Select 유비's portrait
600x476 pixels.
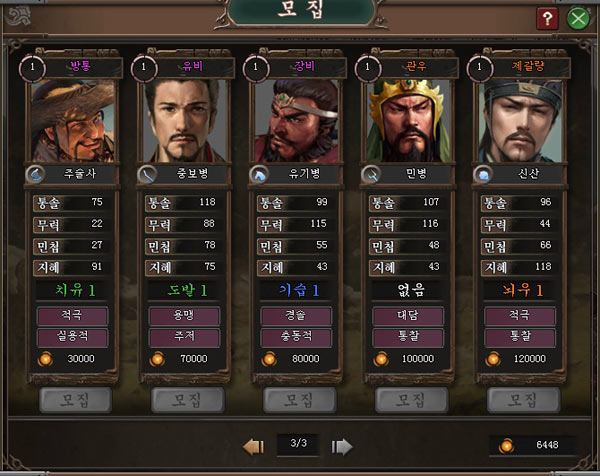point(184,121)
